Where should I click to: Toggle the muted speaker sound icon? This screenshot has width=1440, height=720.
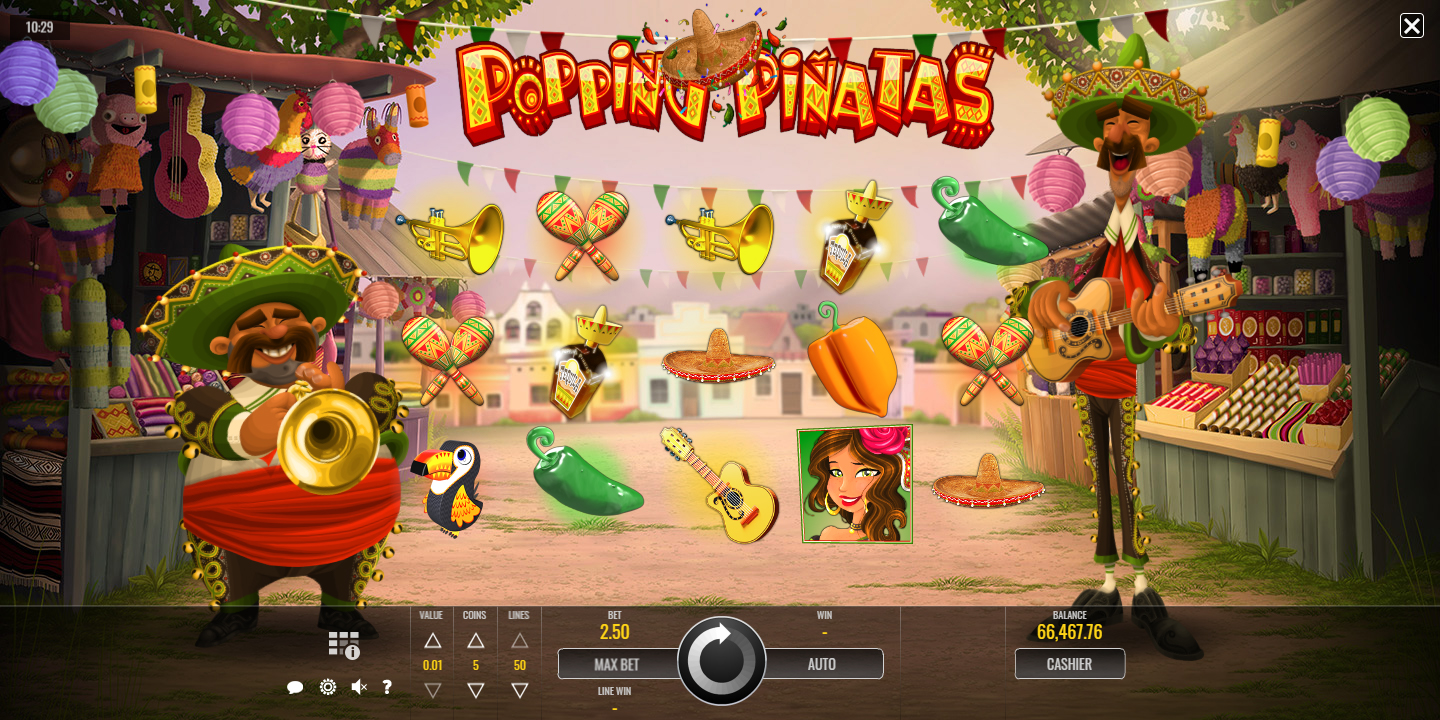358,687
